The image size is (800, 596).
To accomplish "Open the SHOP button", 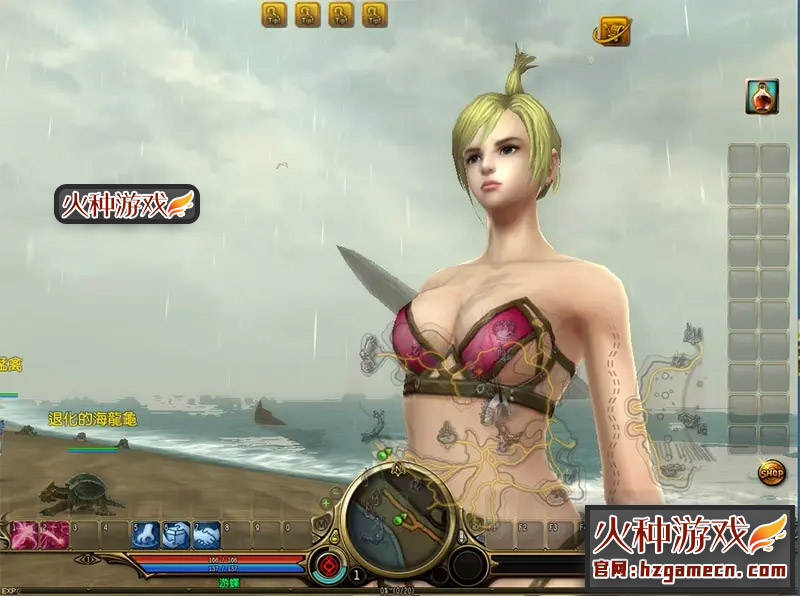I will tap(771, 472).
